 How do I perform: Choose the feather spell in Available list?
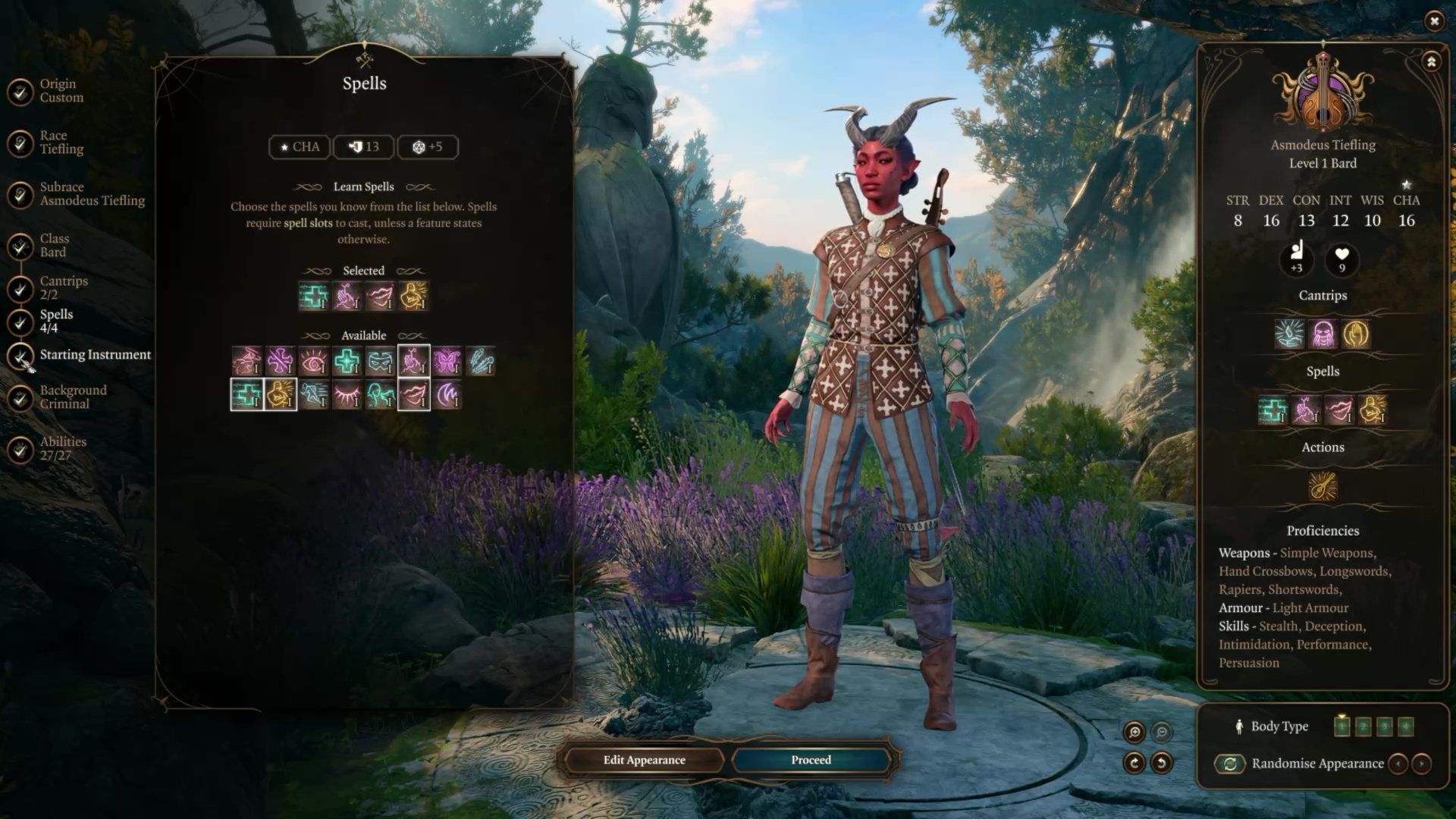click(480, 361)
